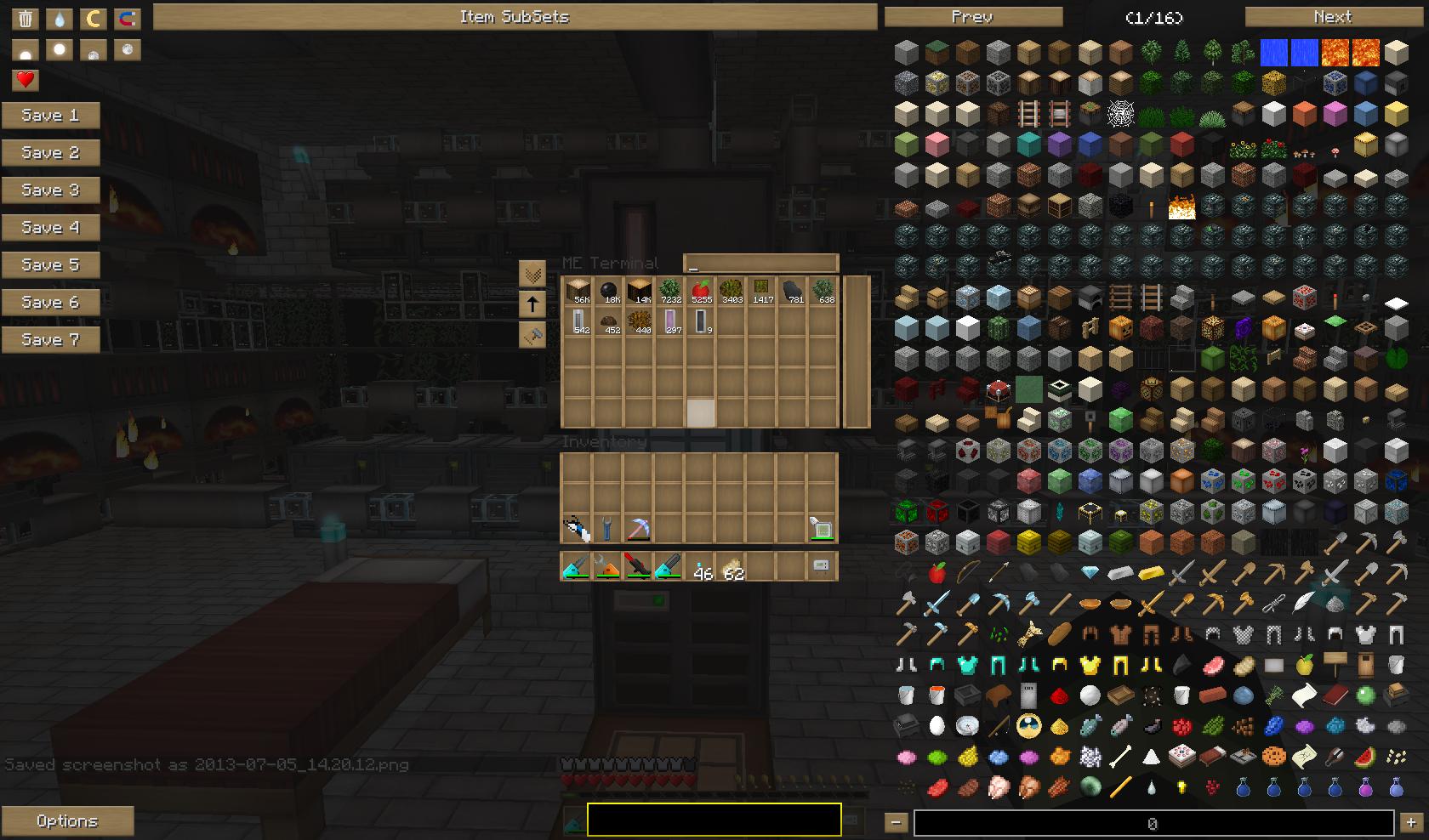Advance to the Next item page

tap(1333, 17)
